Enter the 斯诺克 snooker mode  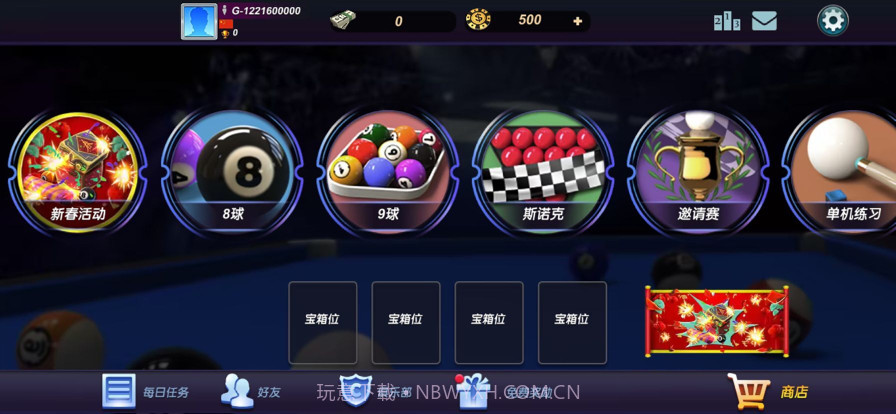pyautogui.click(x=543, y=172)
